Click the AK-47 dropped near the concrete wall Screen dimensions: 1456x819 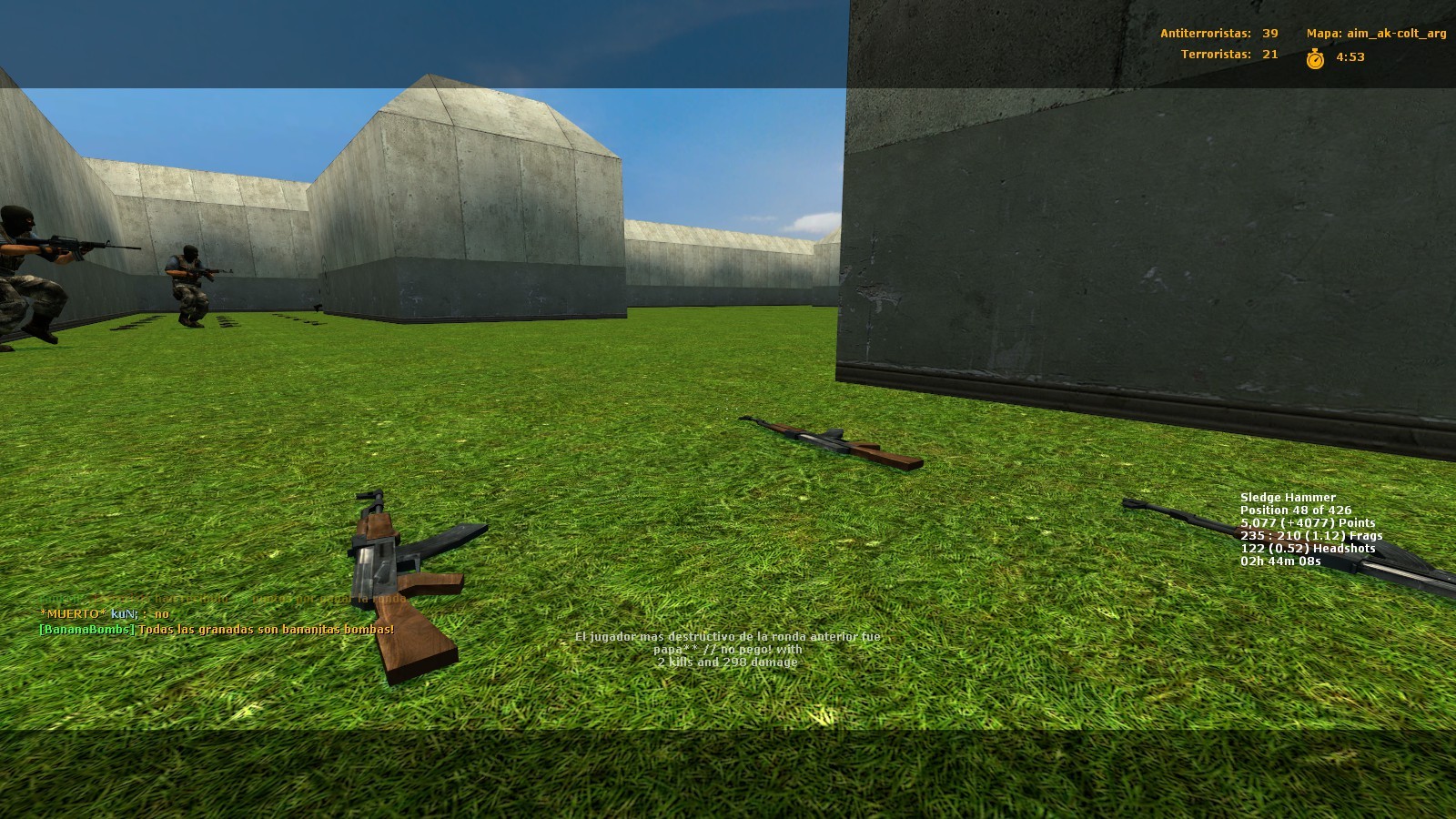click(828, 441)
